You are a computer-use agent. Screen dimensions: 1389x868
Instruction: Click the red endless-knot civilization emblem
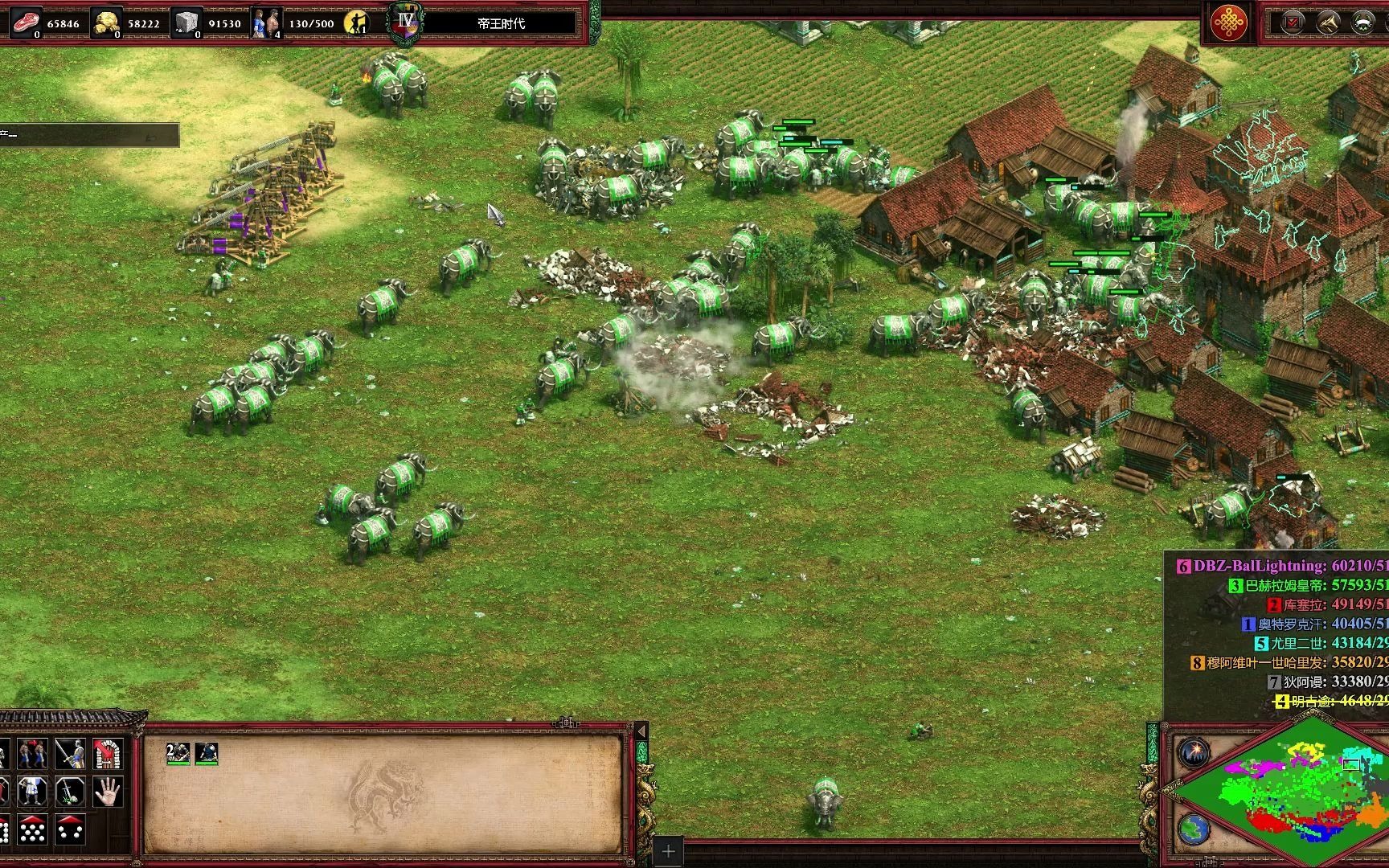[1230, 23]
